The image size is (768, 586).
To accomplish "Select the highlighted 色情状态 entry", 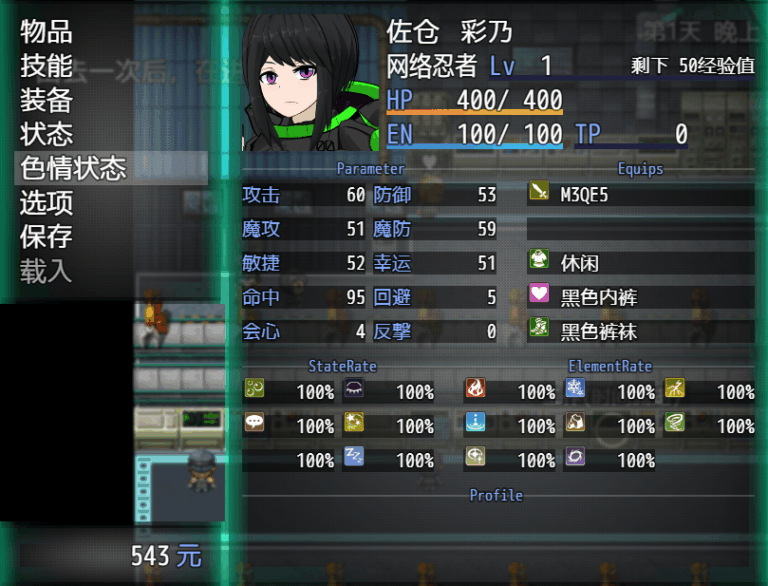I will 74,168.
